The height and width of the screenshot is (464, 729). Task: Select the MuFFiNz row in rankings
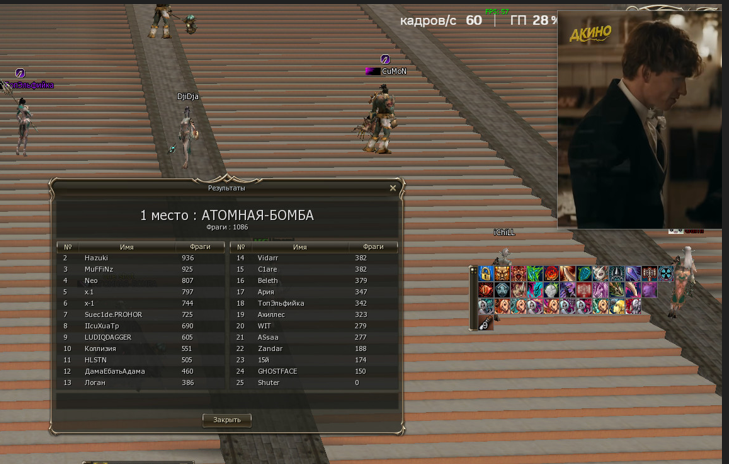click(140, 269)
